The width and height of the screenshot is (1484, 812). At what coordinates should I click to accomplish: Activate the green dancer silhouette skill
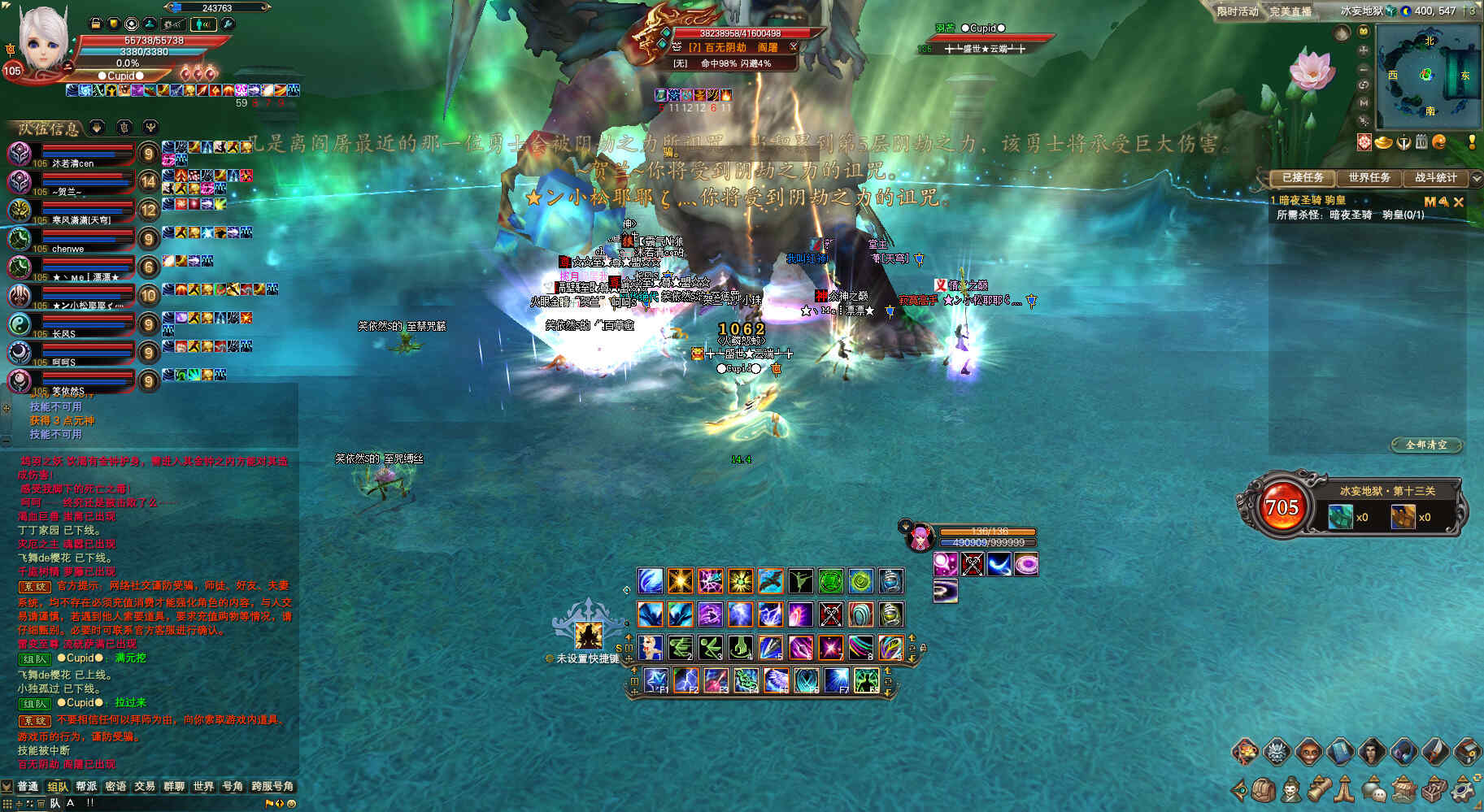click(800, 581)
